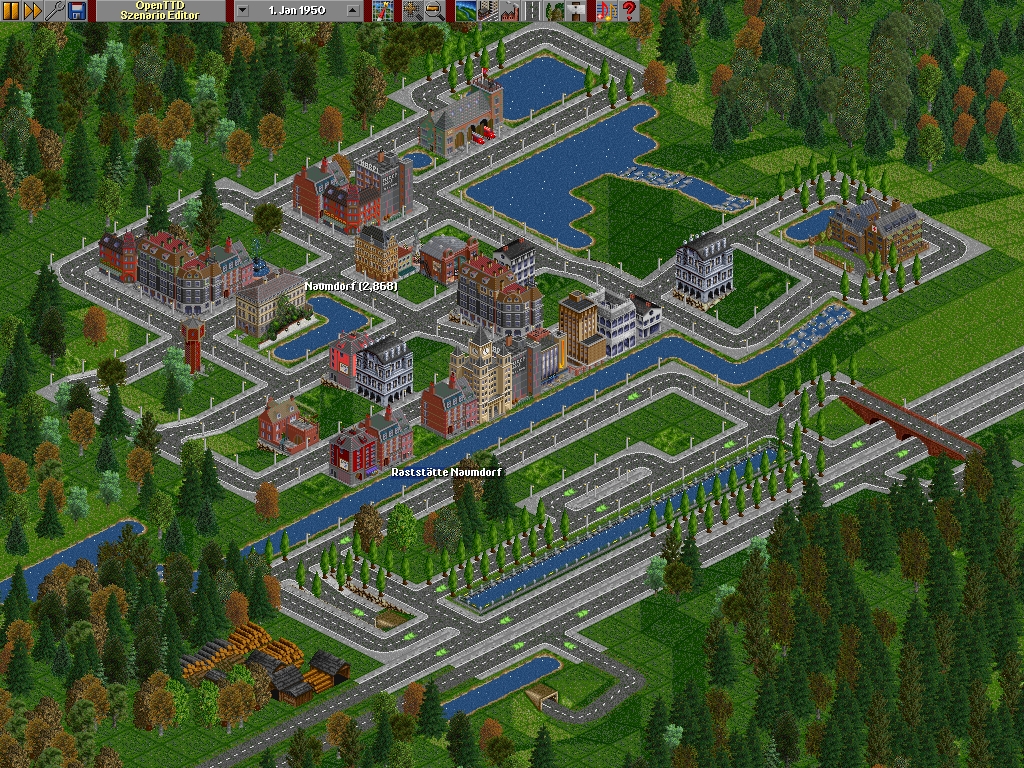Open the red question mark help menu

(629, 11)
